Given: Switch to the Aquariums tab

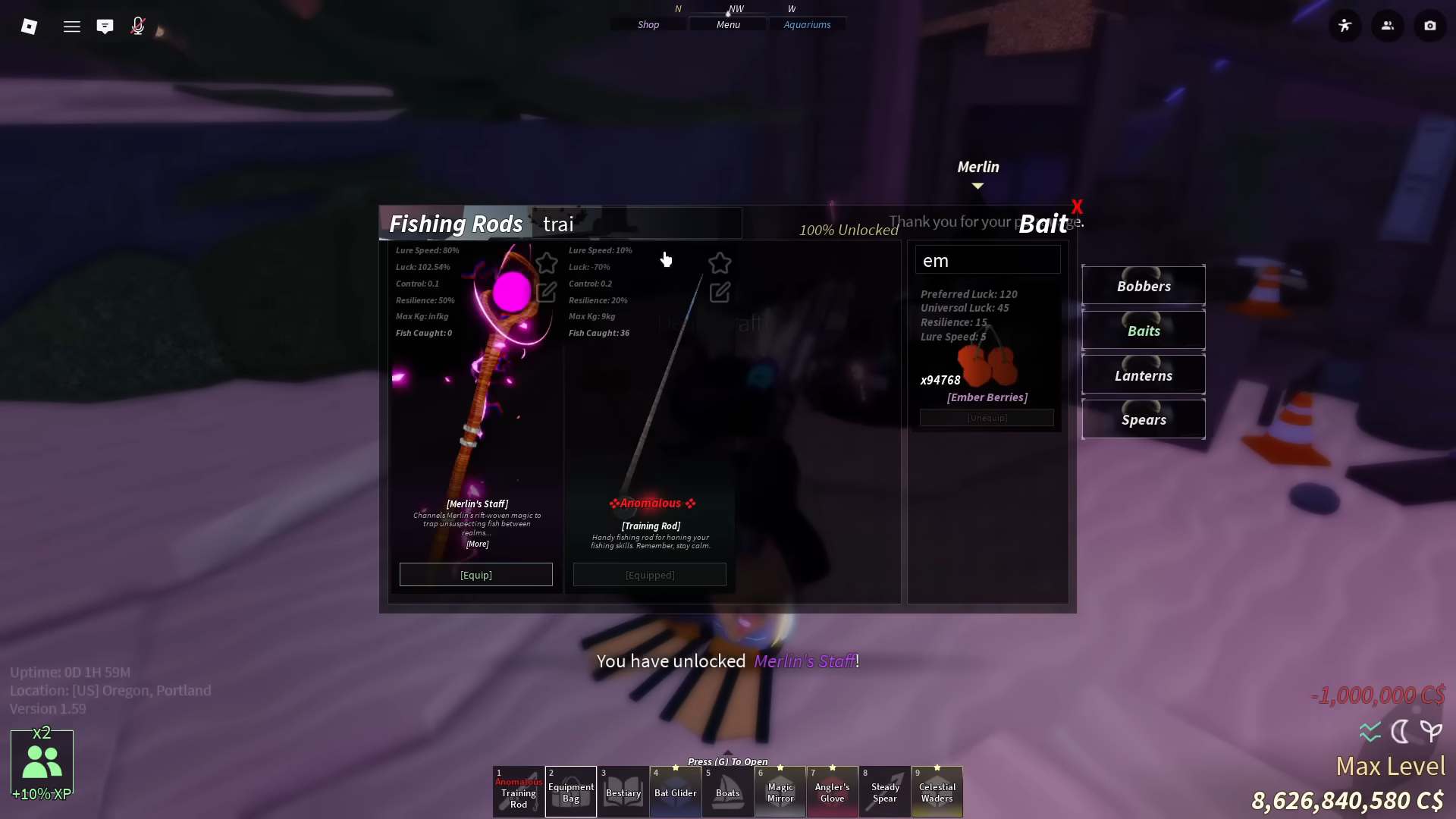Looking at the screenshot, I should [807, 24].
